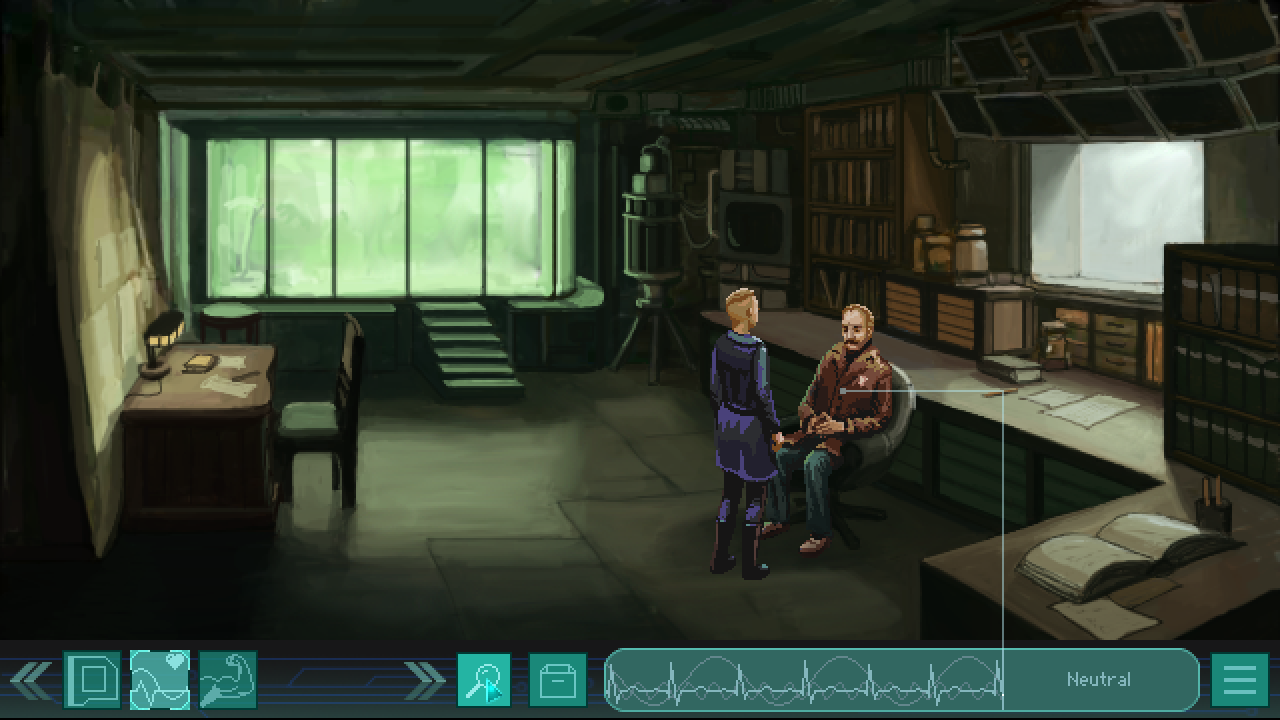
Task: Toggle the magnifier look/interact cursor button
Action: (x=484, y=680)
